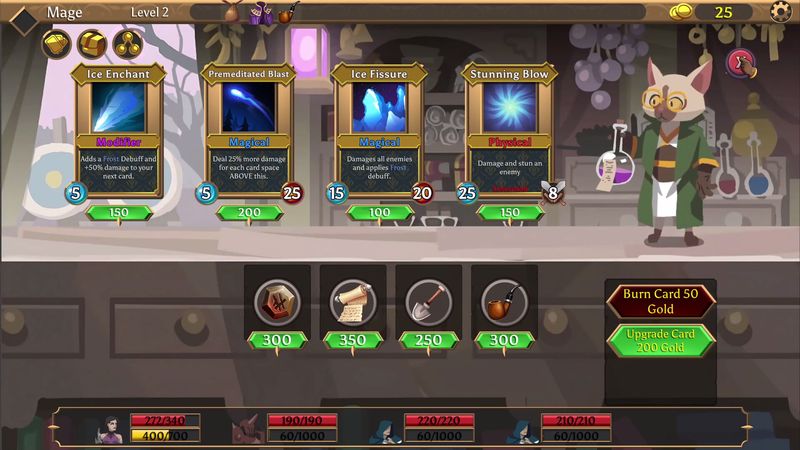Purchase Premeditated Blast for 200 gold
The height and width of the screenshot is (450, 800).
pyautogui.click(x=249, y=212)
